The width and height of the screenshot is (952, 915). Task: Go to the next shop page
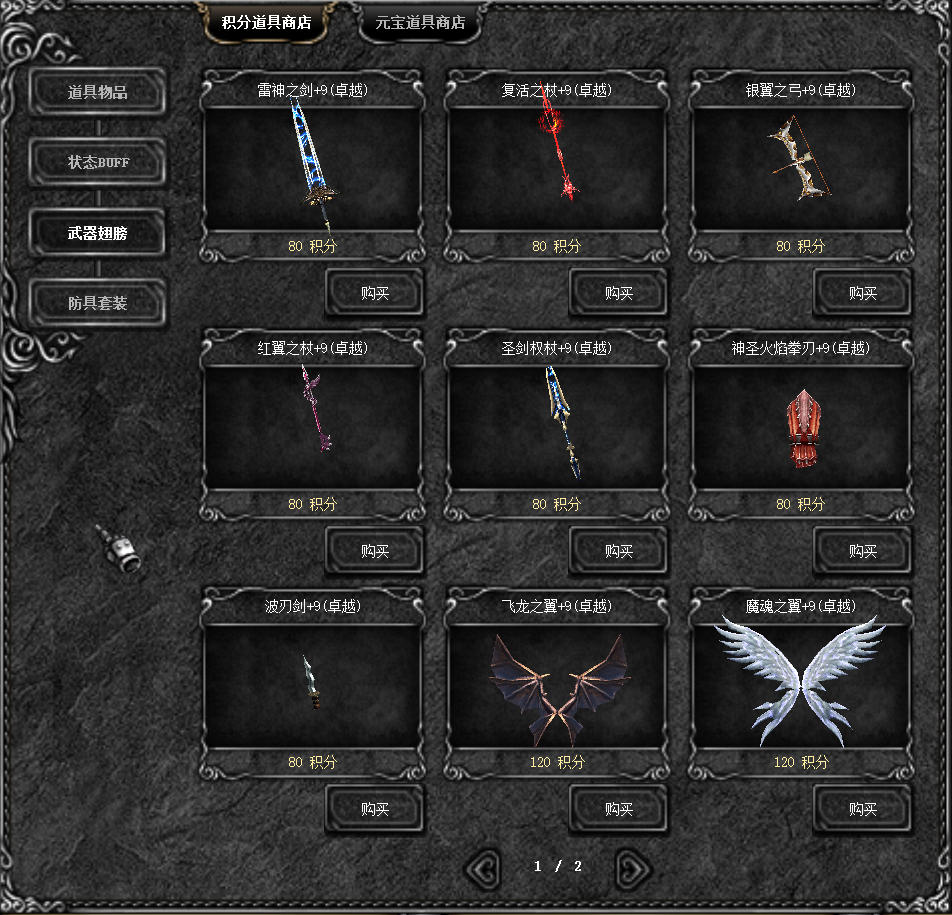(632, 868)
